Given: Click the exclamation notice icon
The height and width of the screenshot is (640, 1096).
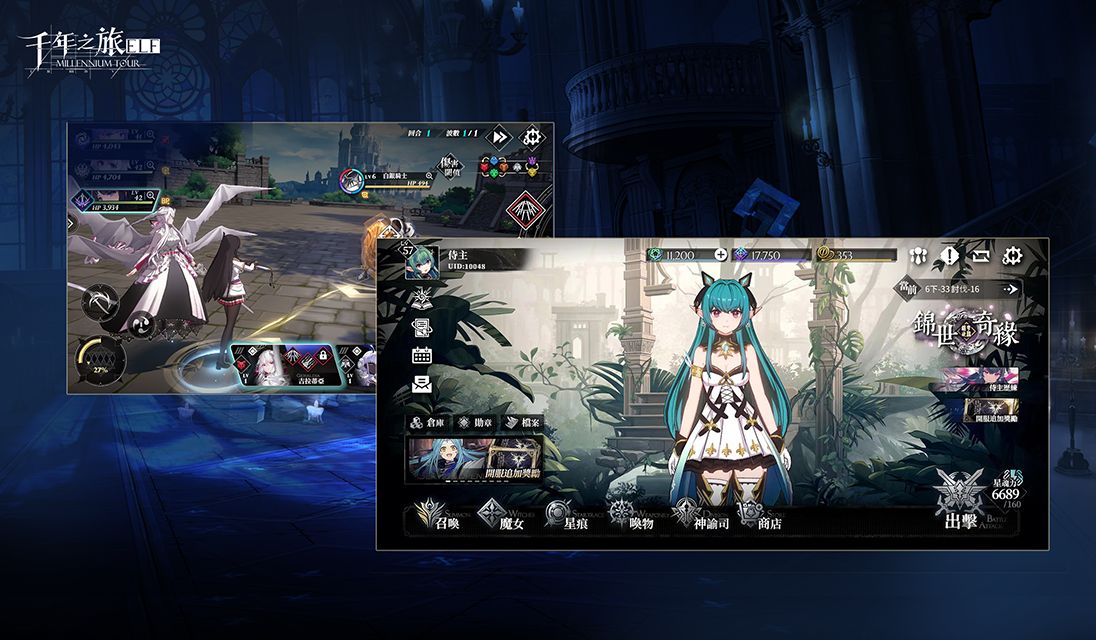Looking at the screenshot, I should tap(949, 256).
